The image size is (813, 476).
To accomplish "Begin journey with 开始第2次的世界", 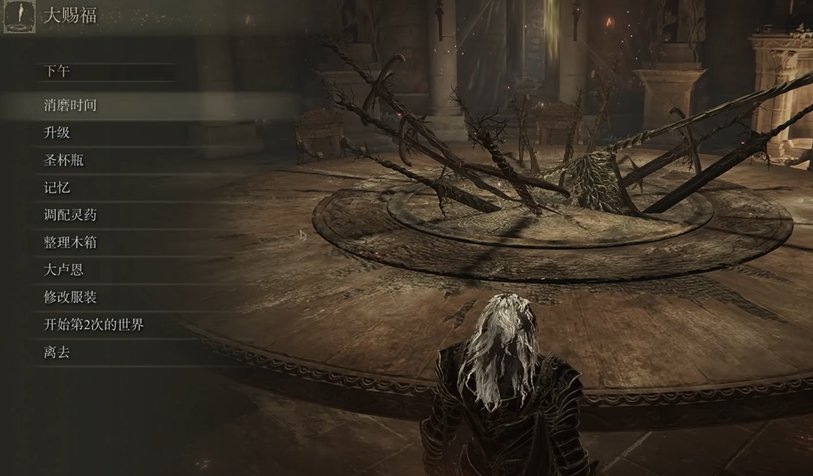I will (x=94, y=325).
